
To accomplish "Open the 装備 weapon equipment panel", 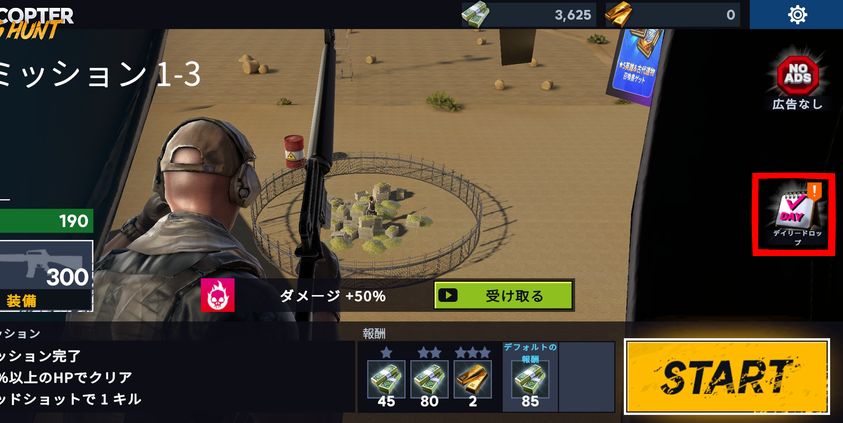I will coord(46,275).
